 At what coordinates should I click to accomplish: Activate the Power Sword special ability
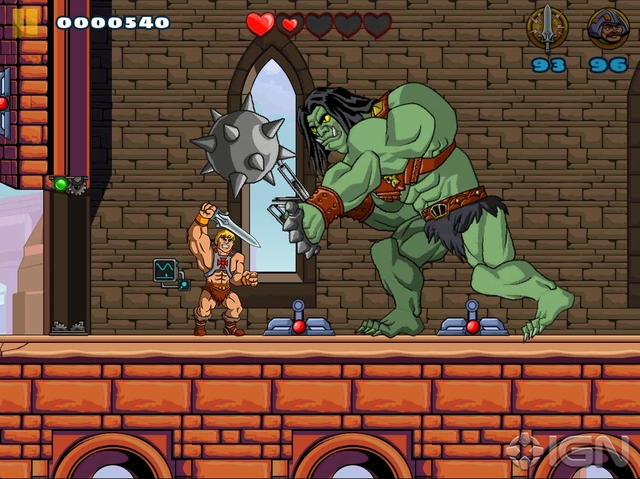pyautogui.click(x=547, y=27)
